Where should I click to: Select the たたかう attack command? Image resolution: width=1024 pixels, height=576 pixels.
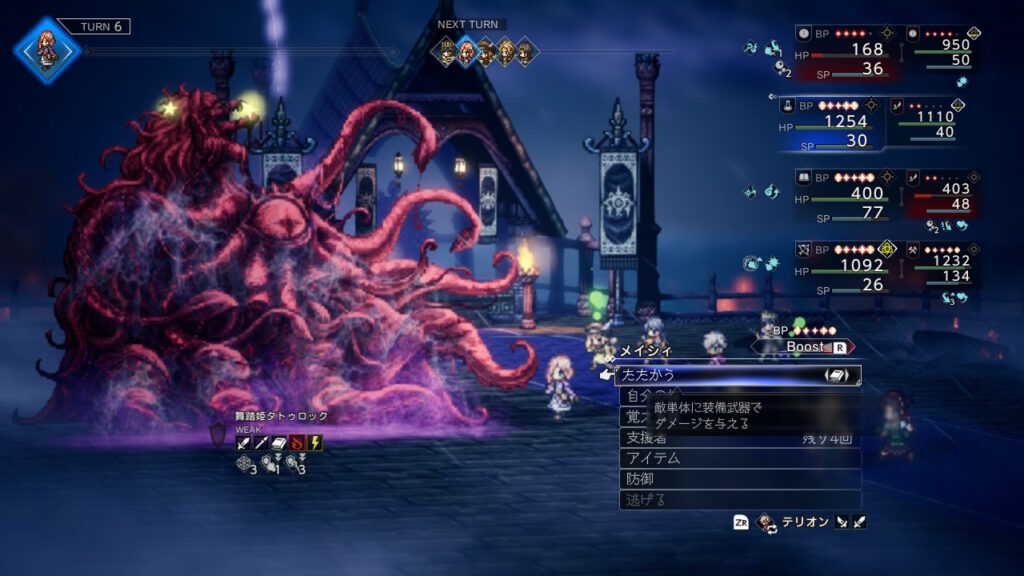[700, 375]
